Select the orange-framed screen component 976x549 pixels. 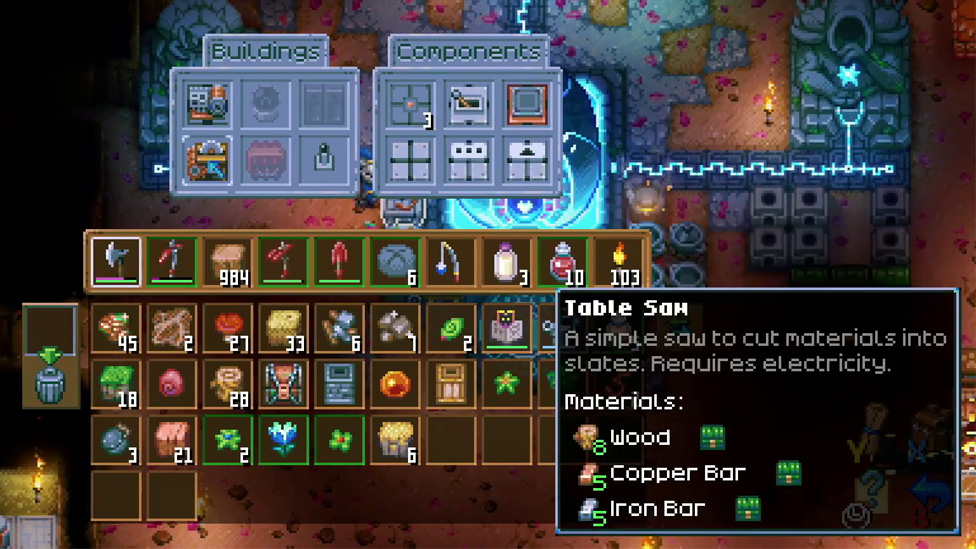point(527,104)
